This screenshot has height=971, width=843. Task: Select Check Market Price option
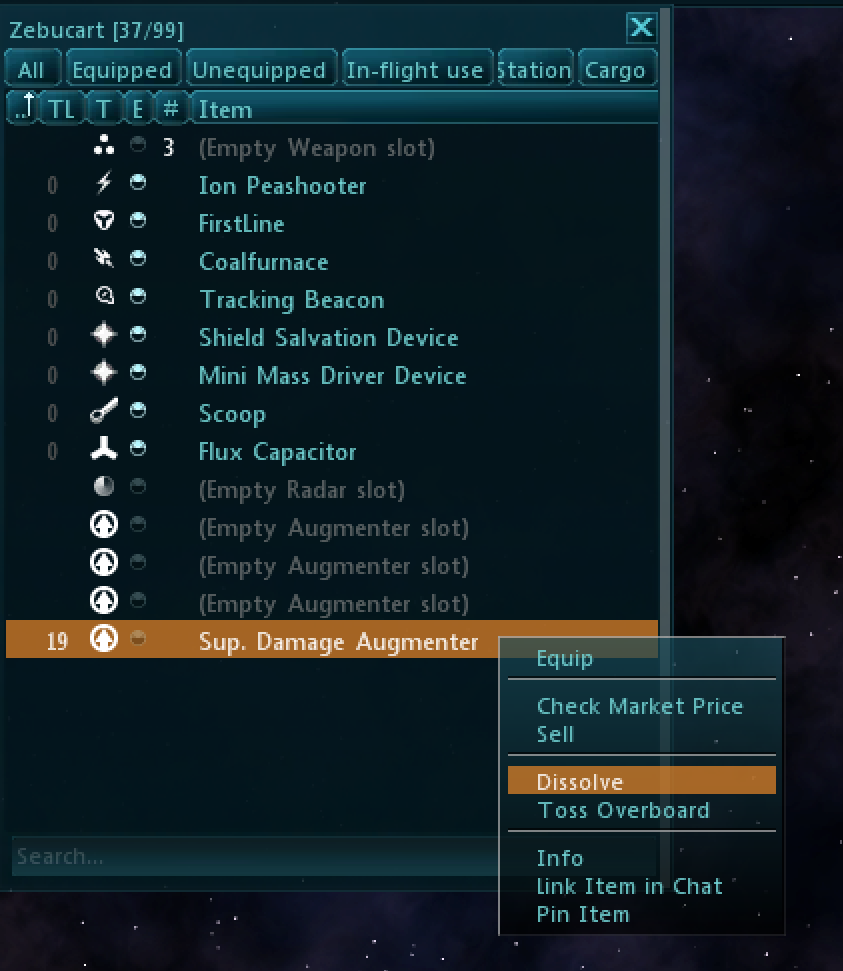[x=640, y=706]
